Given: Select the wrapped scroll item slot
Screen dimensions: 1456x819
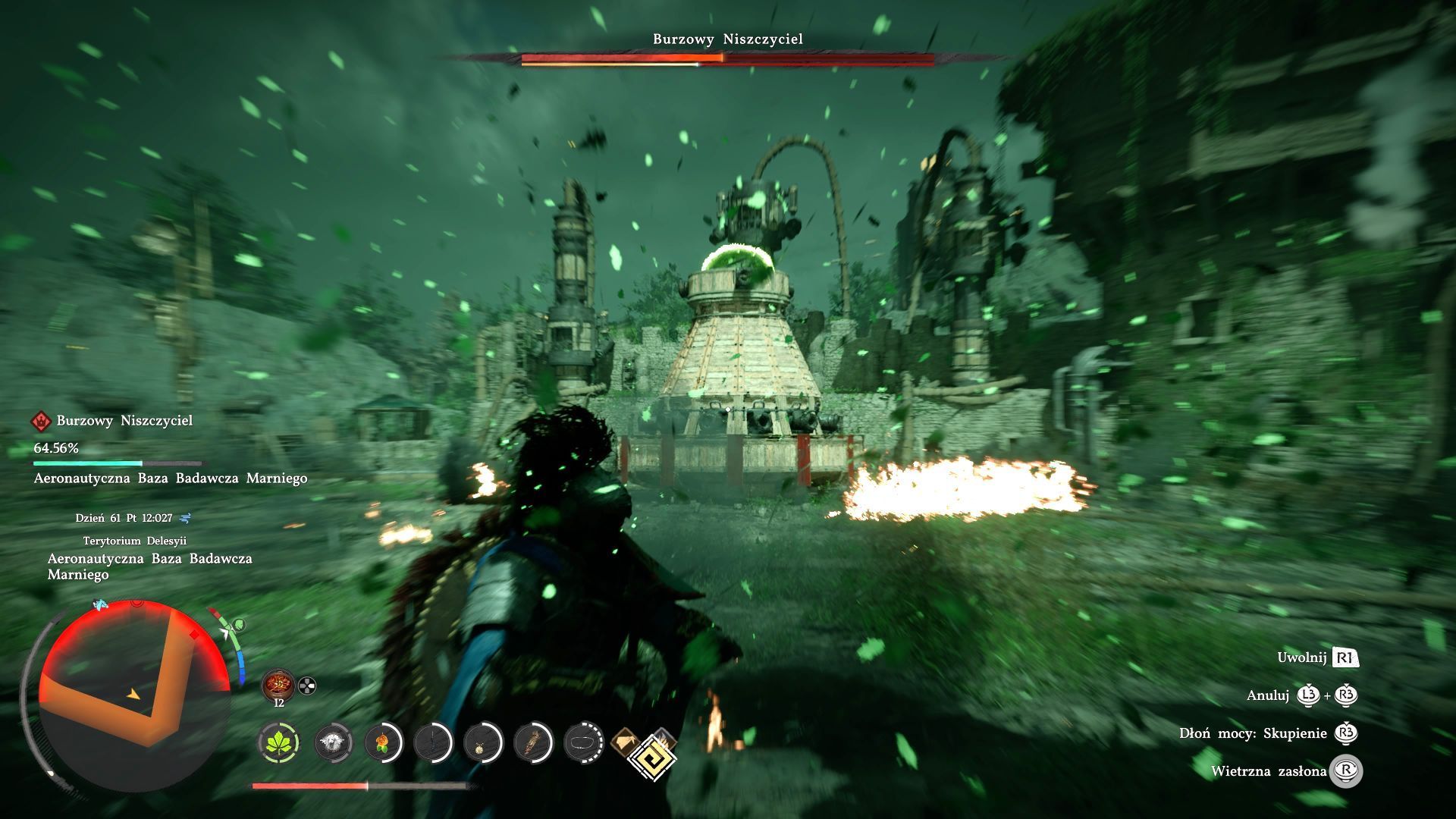Looking at the screenshot, I should tap(533, 742).
